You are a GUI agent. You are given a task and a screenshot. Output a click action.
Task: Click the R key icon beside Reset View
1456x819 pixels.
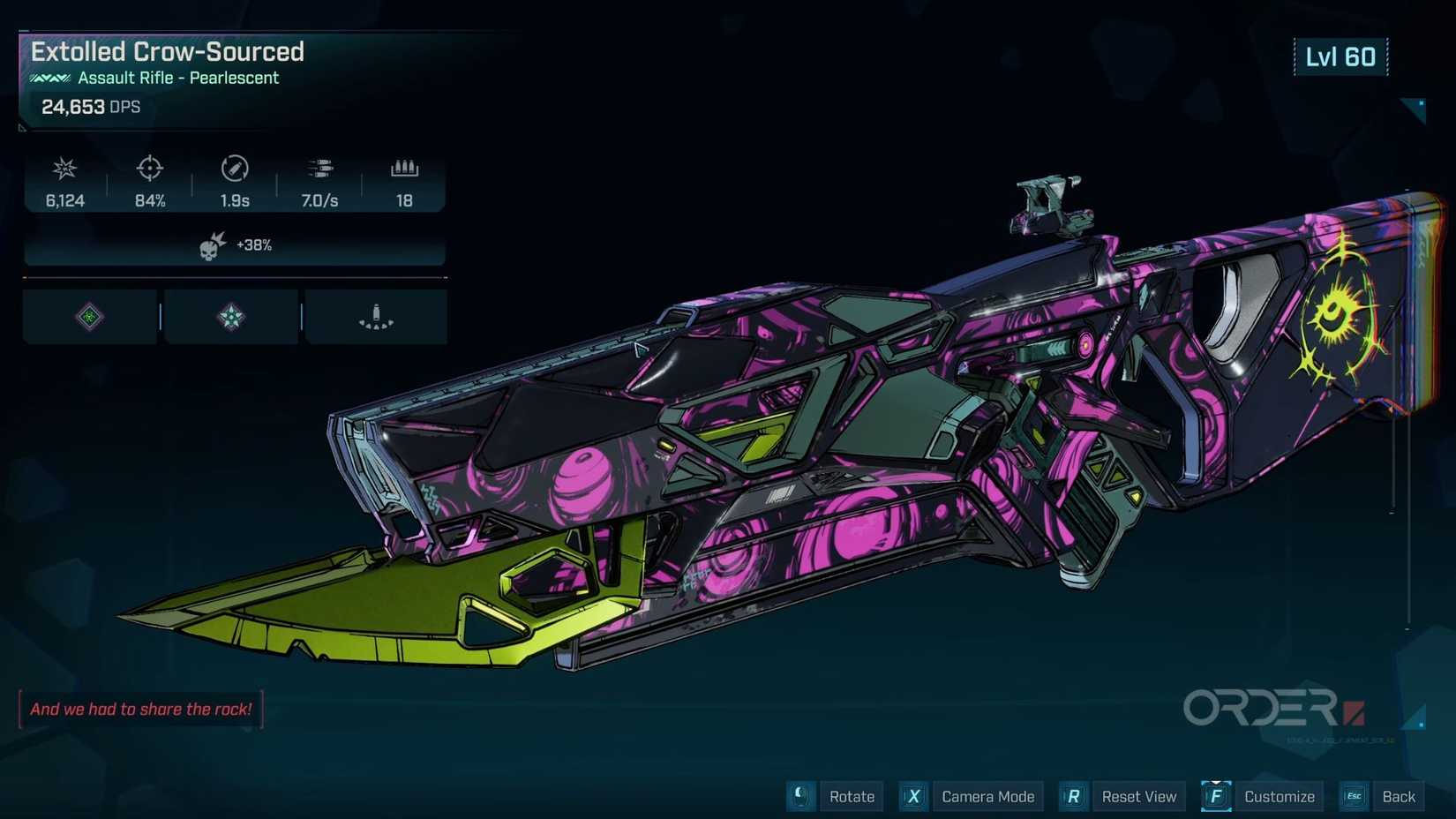(x=1073, y=796)
